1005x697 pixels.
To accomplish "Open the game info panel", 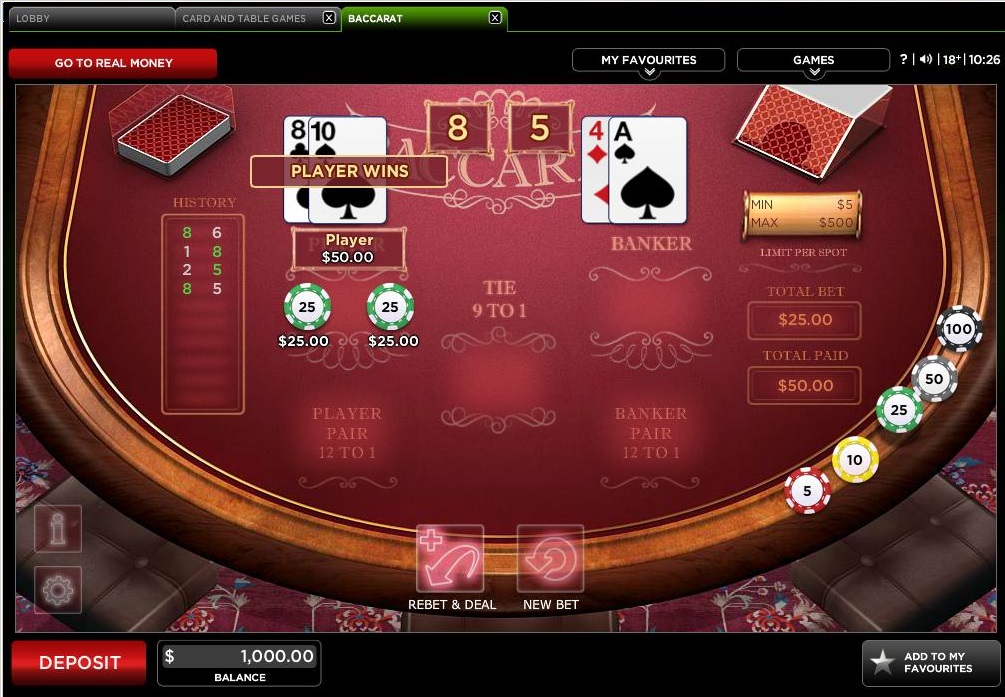I will (x=58, y=528).
